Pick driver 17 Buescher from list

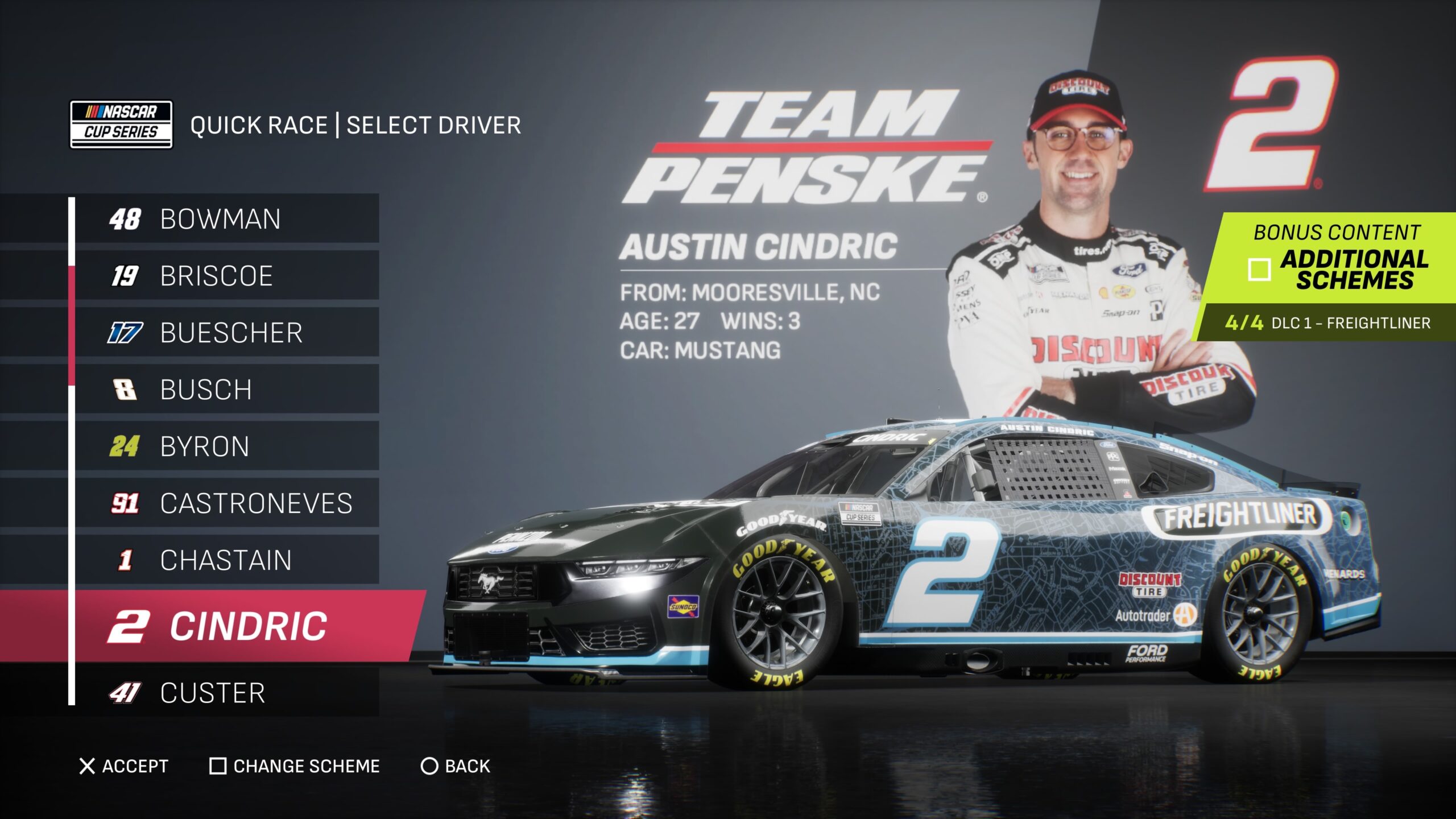[x=226, y=333]
